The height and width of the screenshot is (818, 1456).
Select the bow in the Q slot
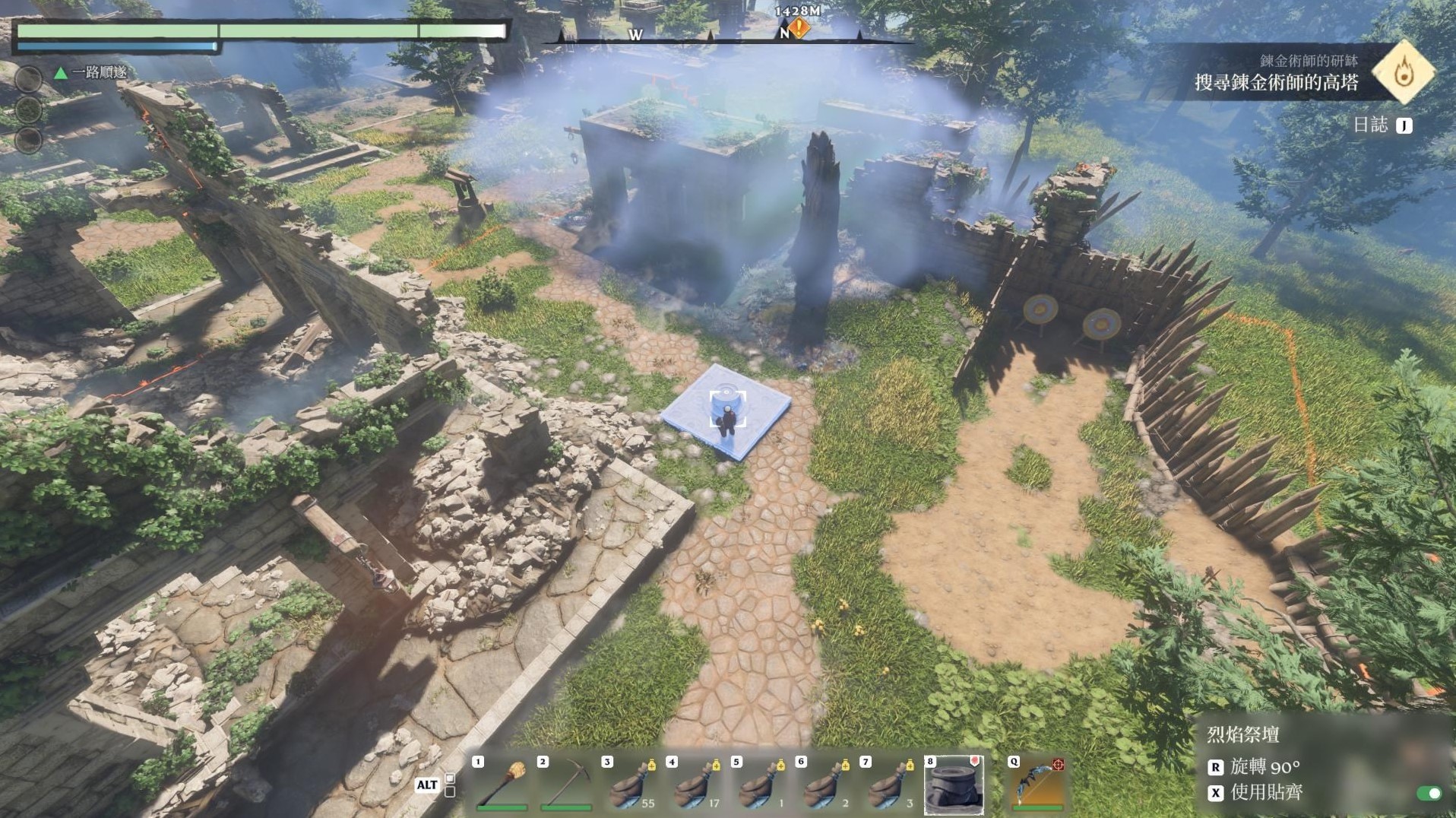pos(1037,785)
